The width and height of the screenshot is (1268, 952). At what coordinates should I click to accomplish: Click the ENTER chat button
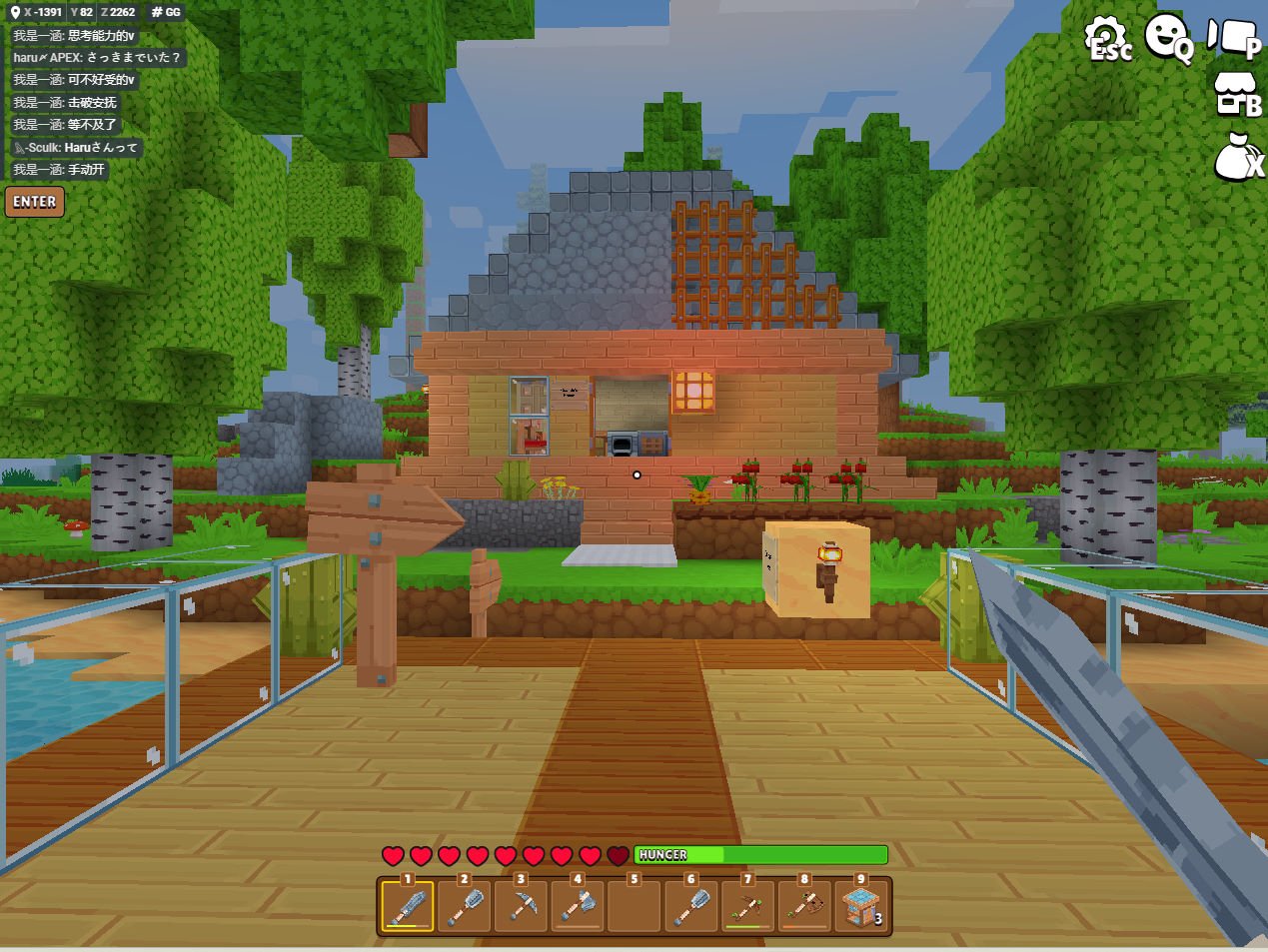tap(35, 202)
